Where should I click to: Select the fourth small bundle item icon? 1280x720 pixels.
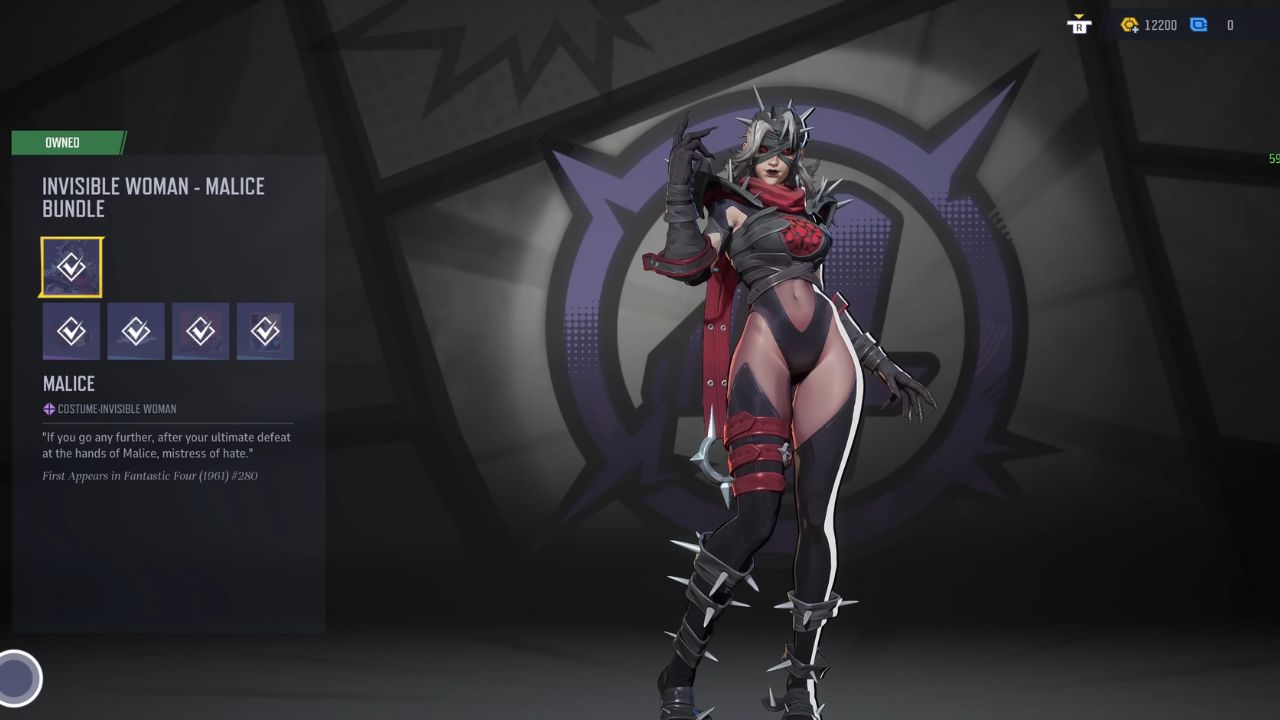tap(265, 331)
